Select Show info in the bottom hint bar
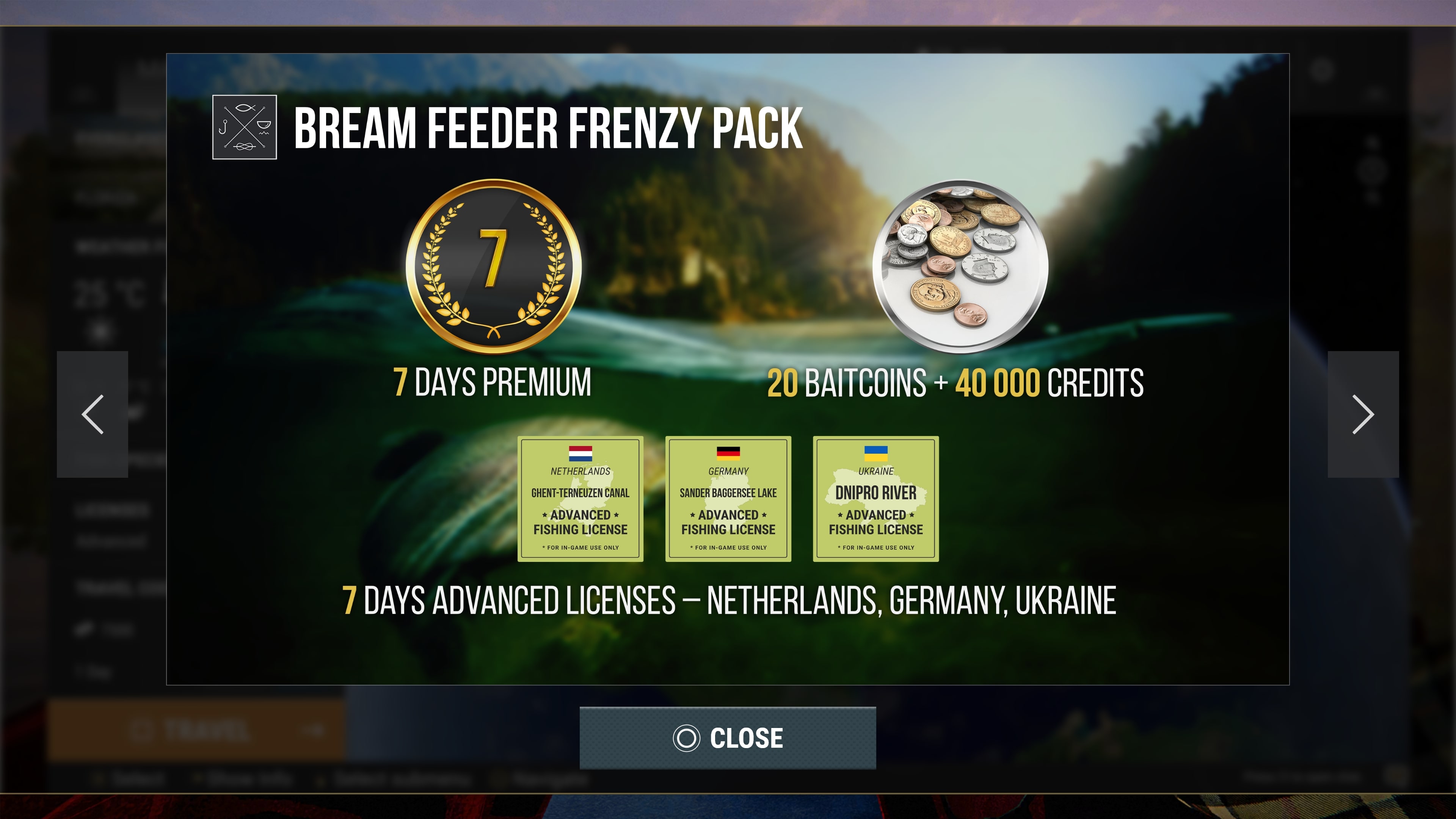1456x819 pixels. pyautogui.click(x=246, y=779)
